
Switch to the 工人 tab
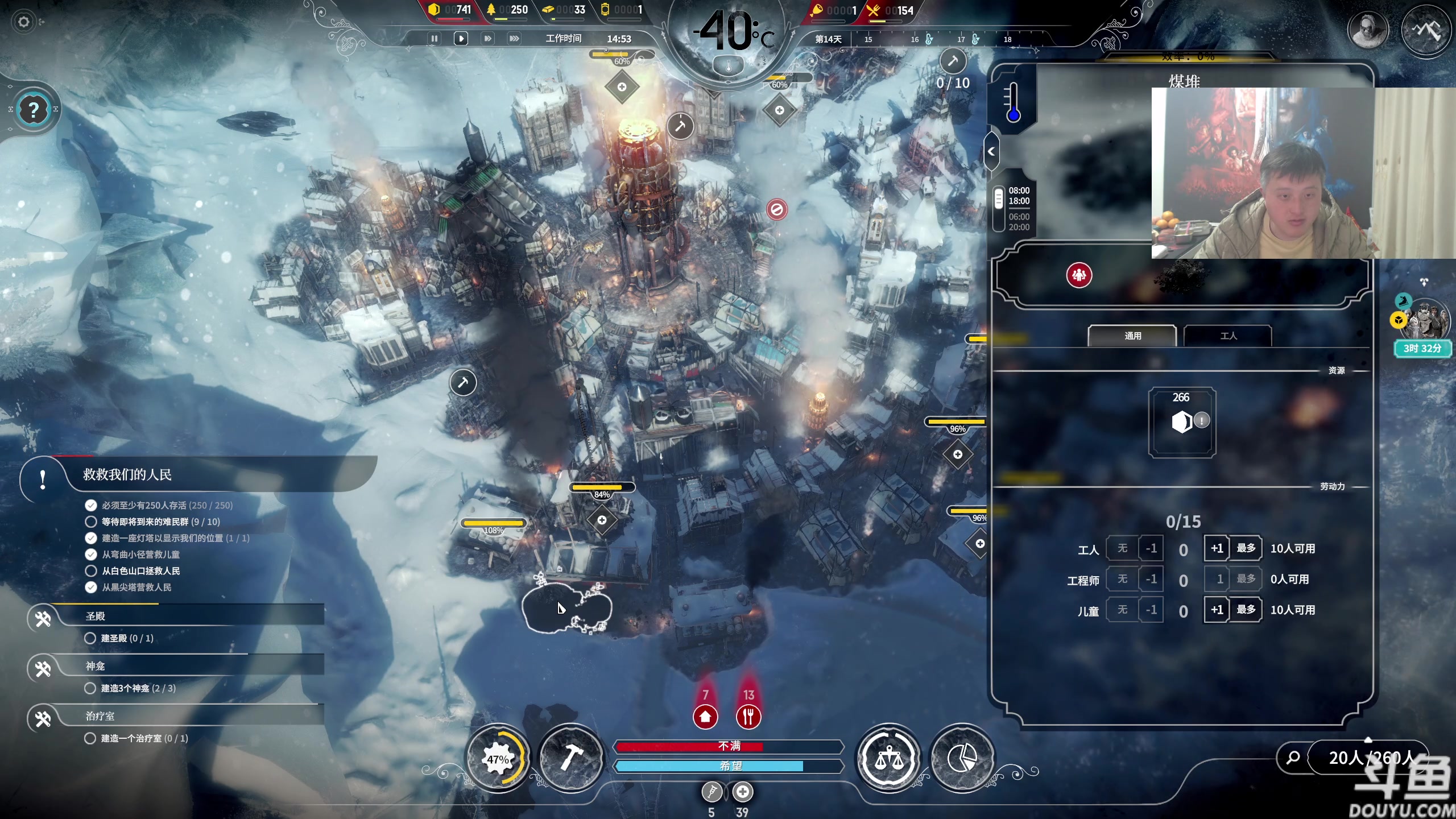pos(1228,336)
